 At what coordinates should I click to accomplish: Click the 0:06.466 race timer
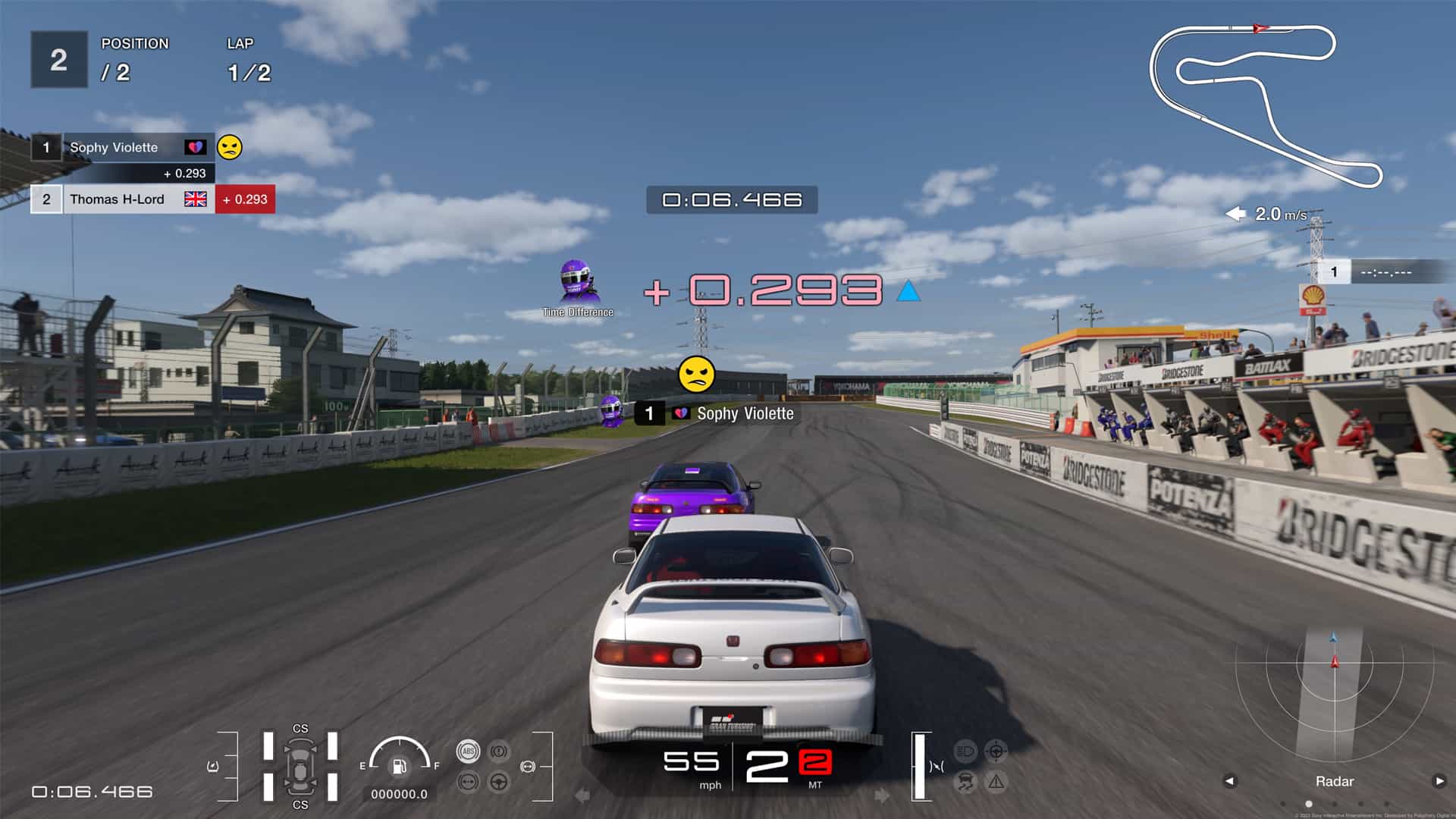(x=733, y=201)
